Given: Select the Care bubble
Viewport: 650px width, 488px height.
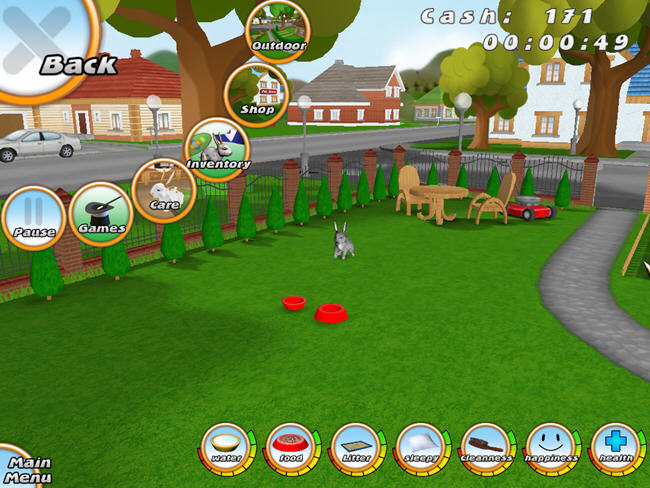Looking at the screenshot, I should click(163, 188).
